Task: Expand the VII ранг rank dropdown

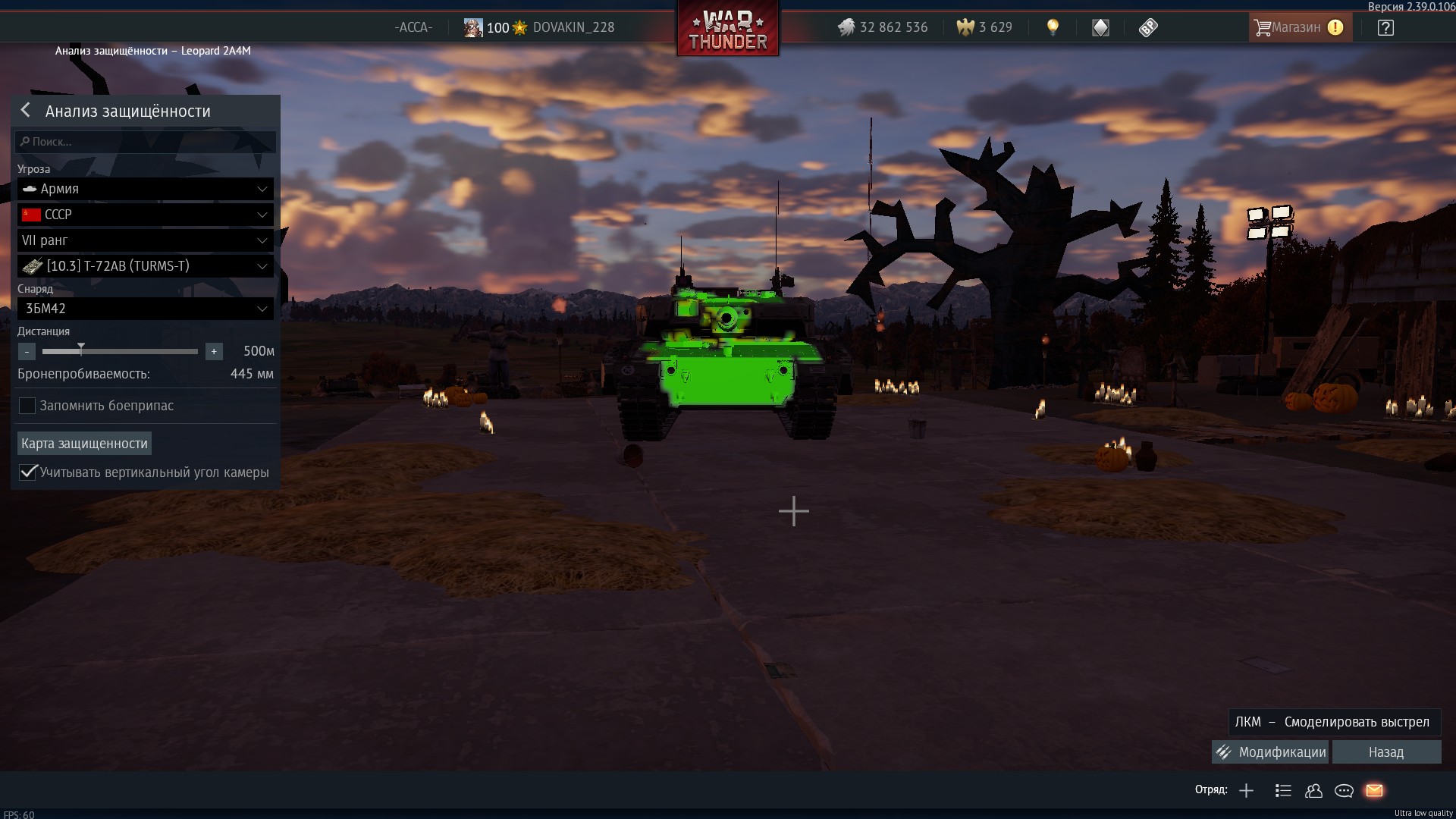Action: [146, 240]
